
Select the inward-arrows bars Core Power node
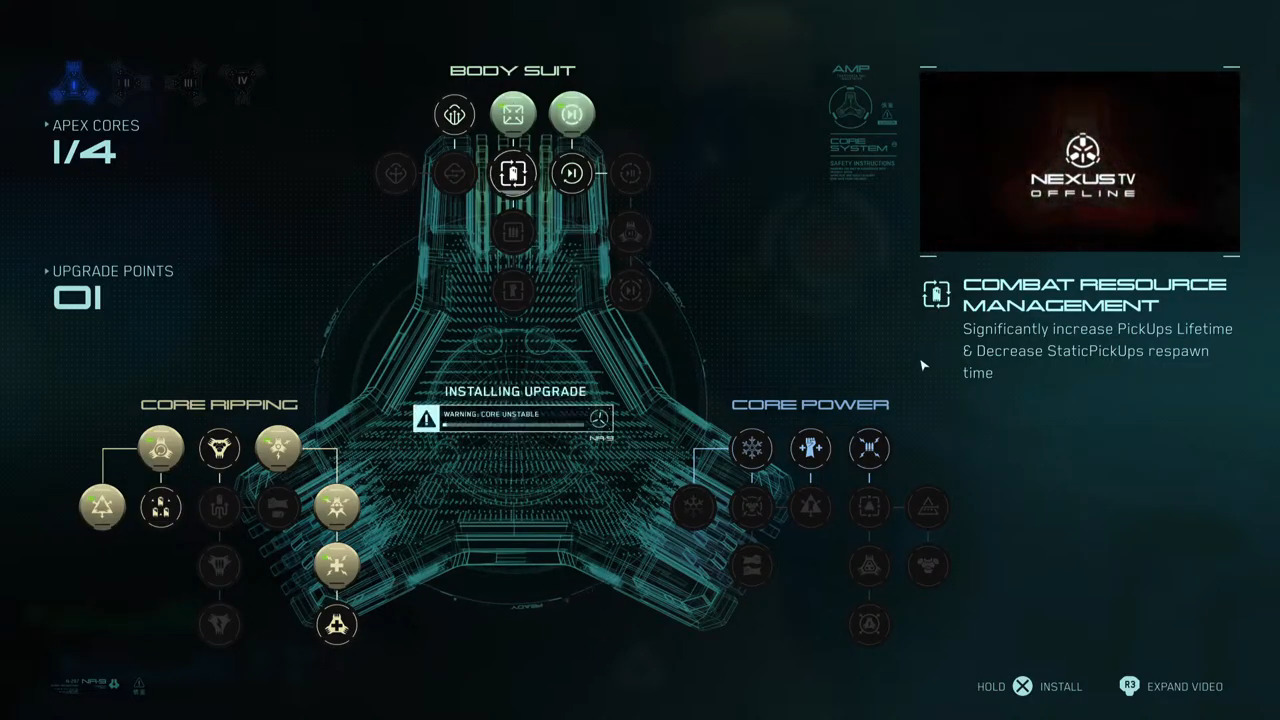point(869,448)
